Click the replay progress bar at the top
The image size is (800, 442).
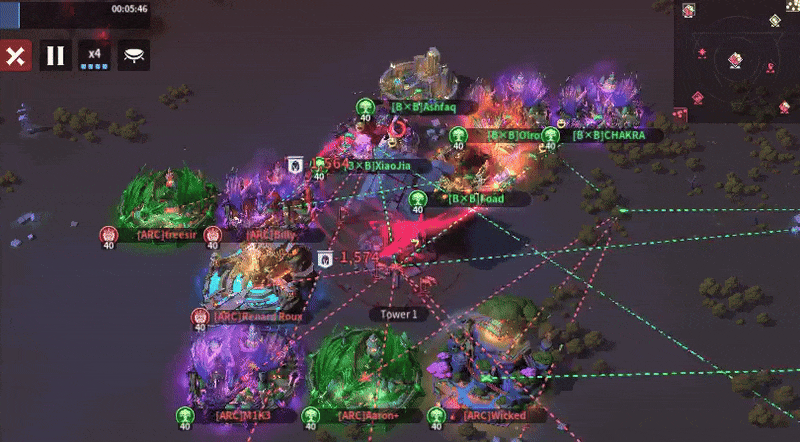75,8
